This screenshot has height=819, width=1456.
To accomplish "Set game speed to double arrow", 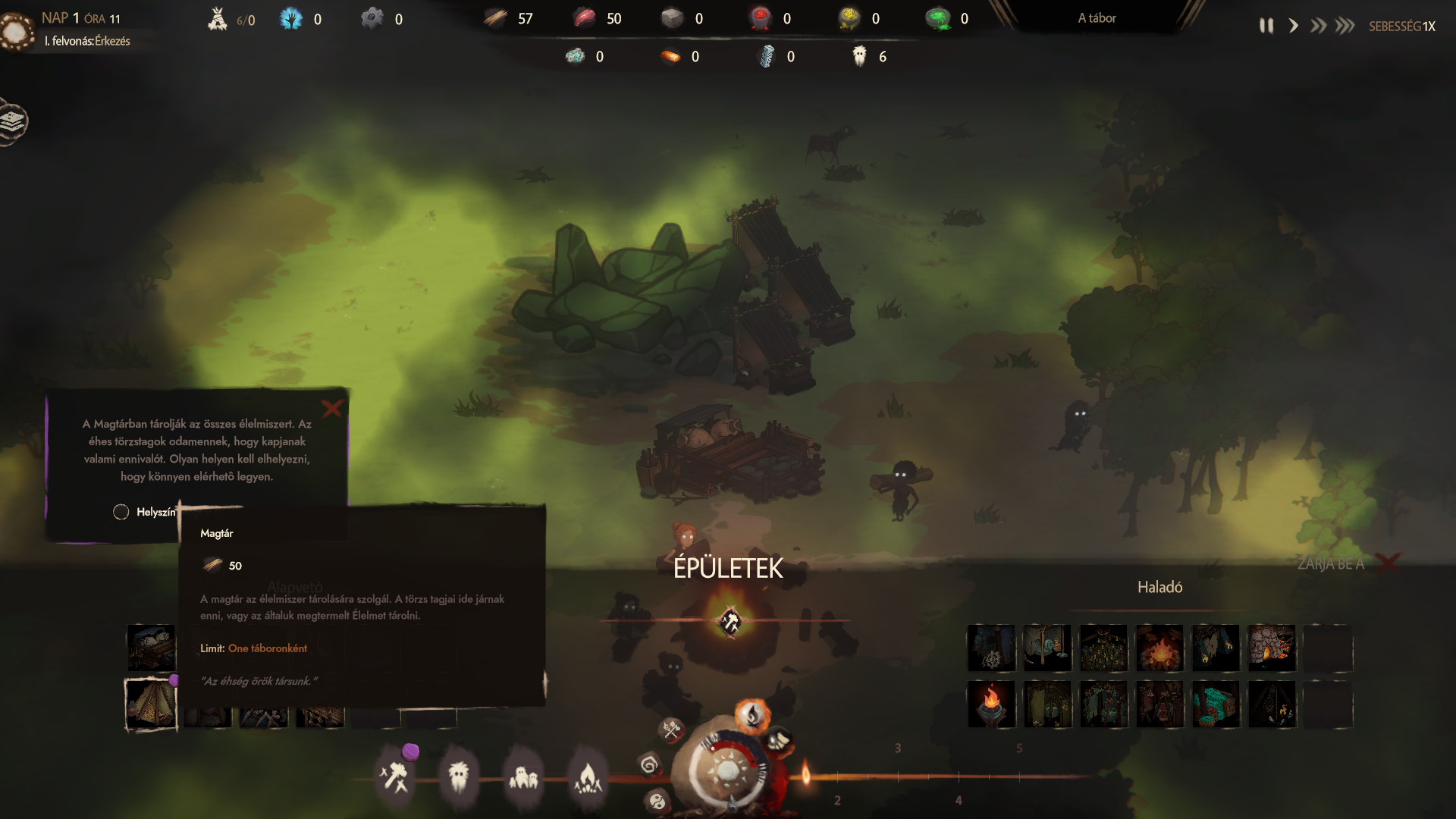I will point(1319,26).
